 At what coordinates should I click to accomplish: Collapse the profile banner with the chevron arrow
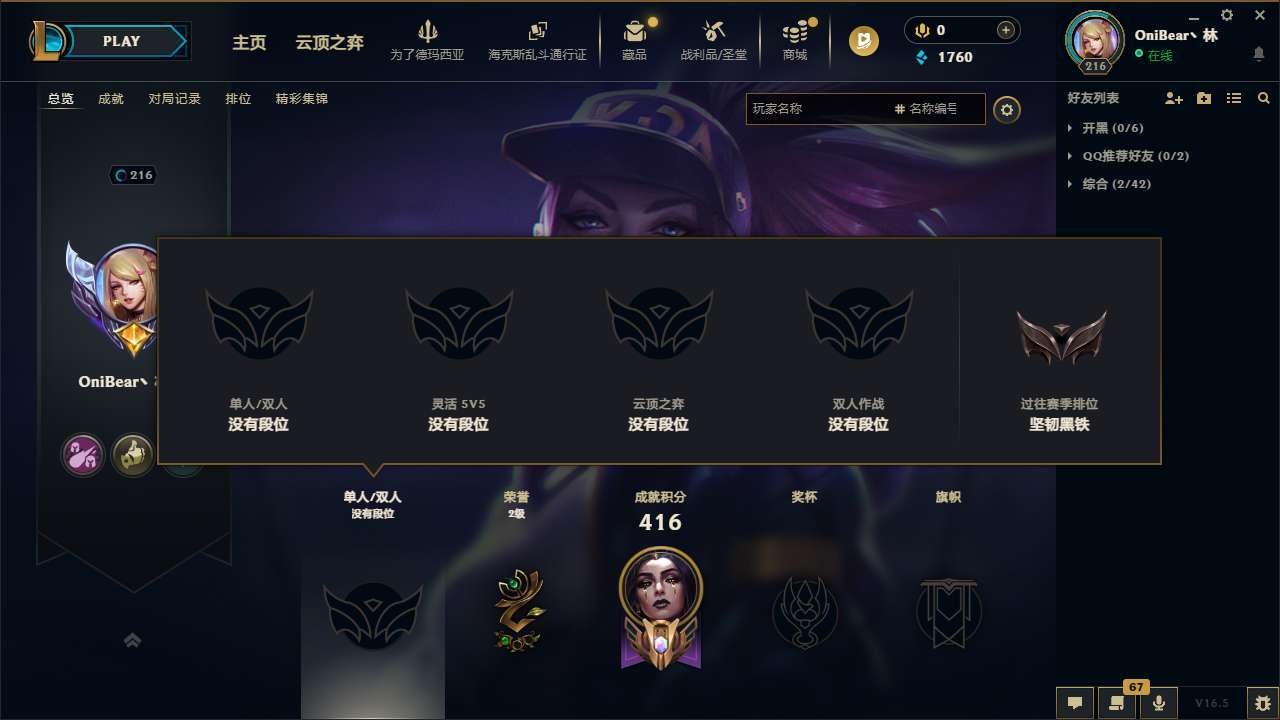133,639
